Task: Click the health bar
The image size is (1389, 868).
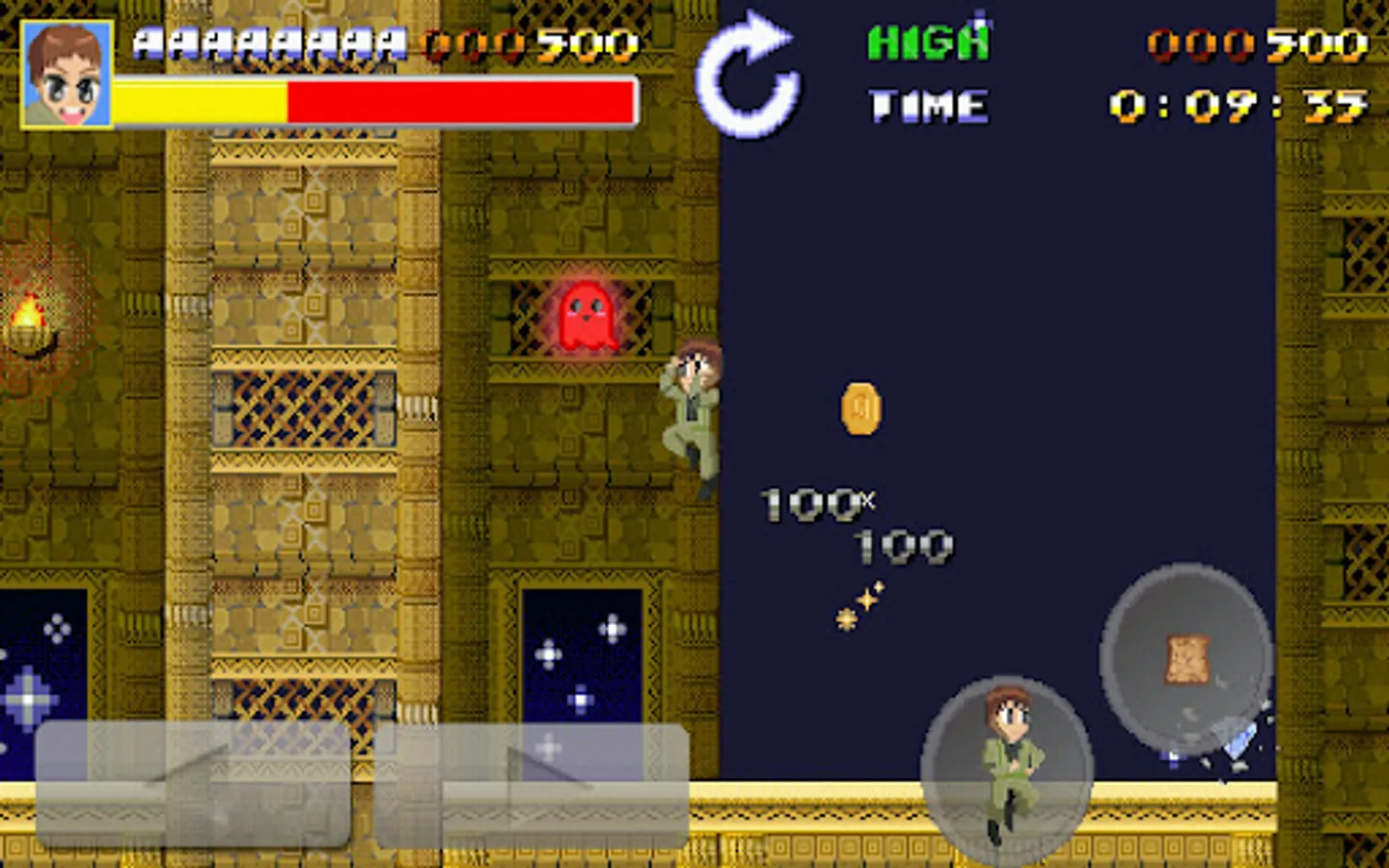Action: (x=371, y=96)
